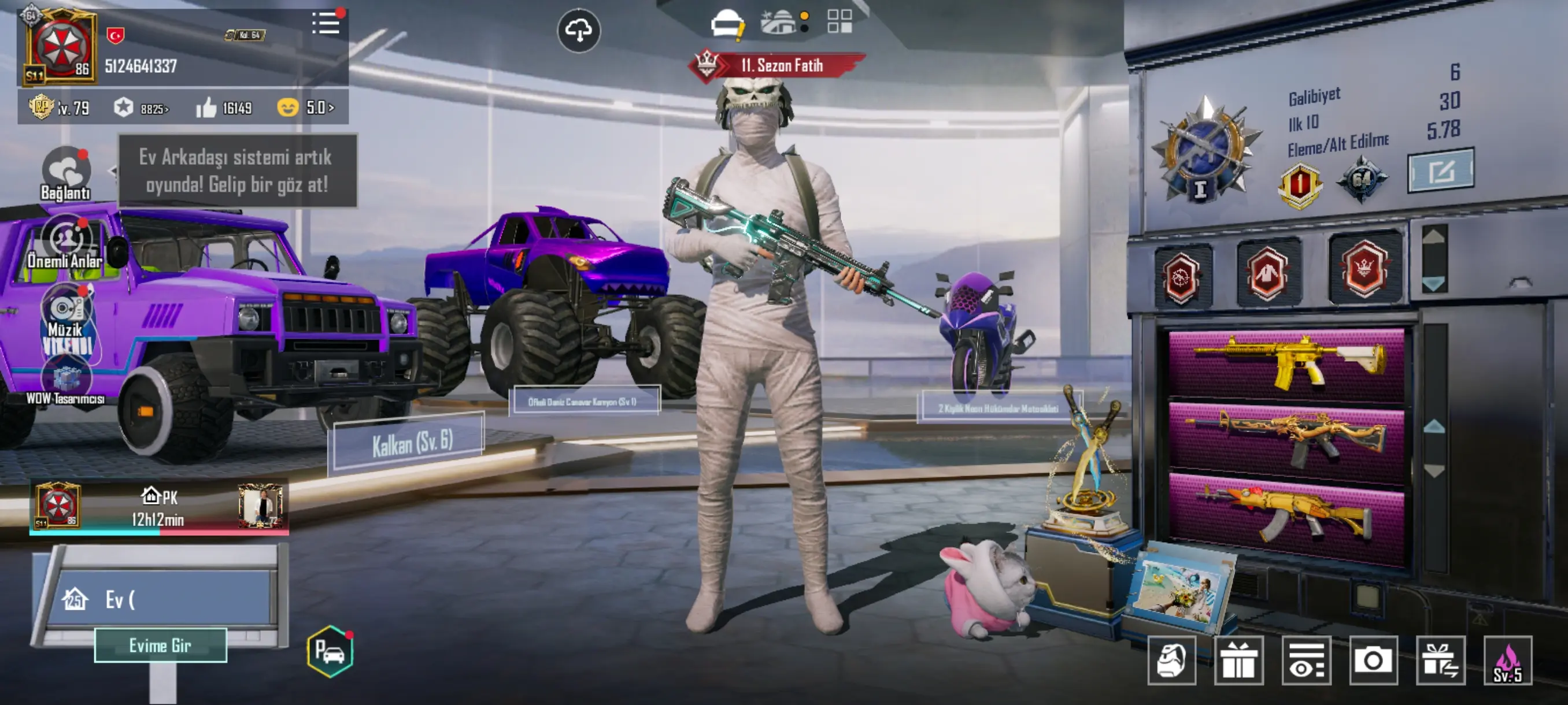Open the gift box icon

pyautogui.click(x=1238, y=660)
